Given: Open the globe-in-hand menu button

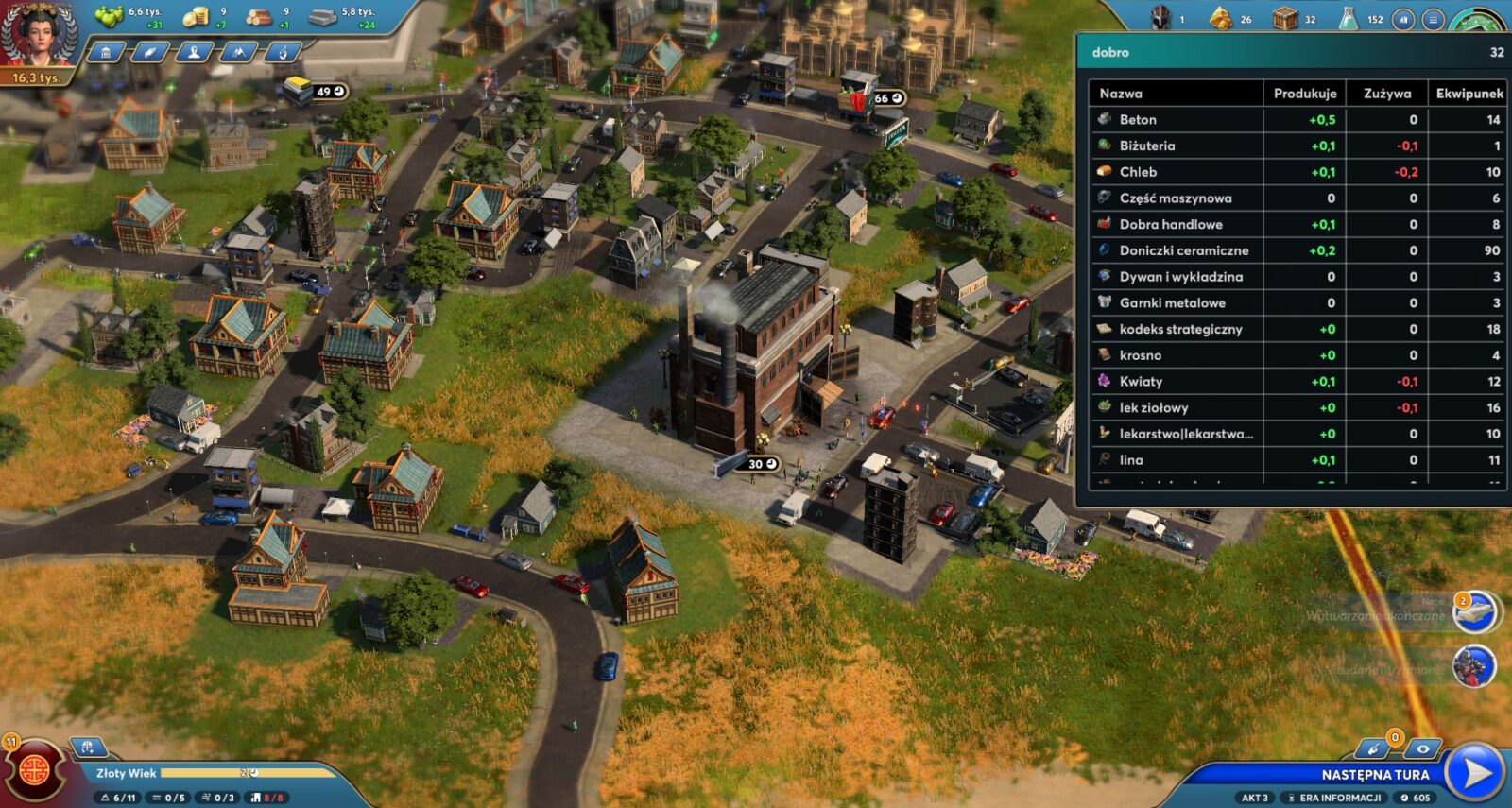Looking at the screenshot, I should 283,53.
